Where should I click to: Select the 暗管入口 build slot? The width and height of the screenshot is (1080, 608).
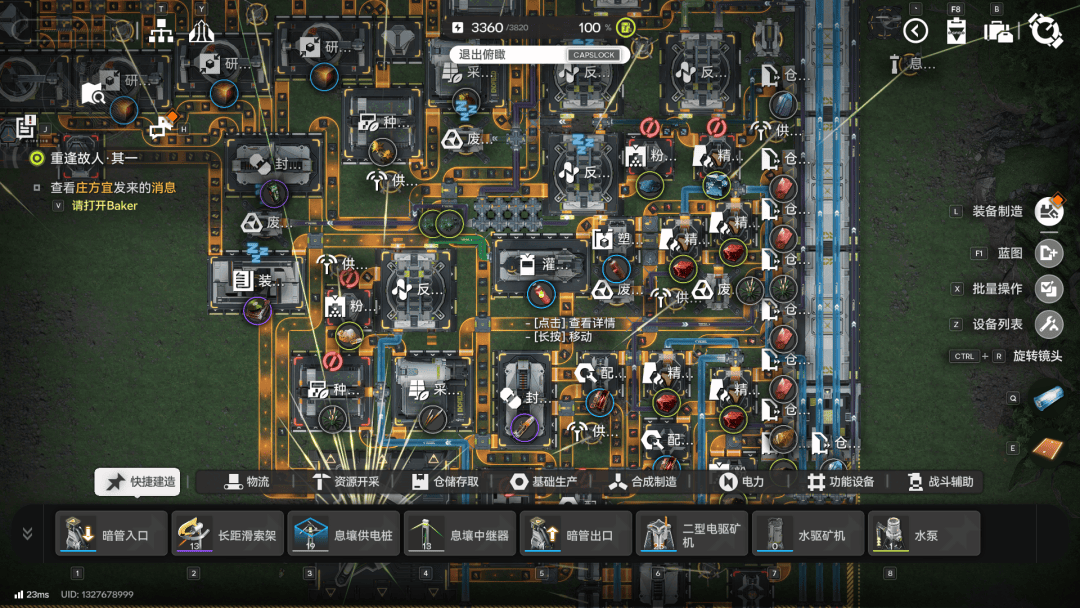point(111,534)
